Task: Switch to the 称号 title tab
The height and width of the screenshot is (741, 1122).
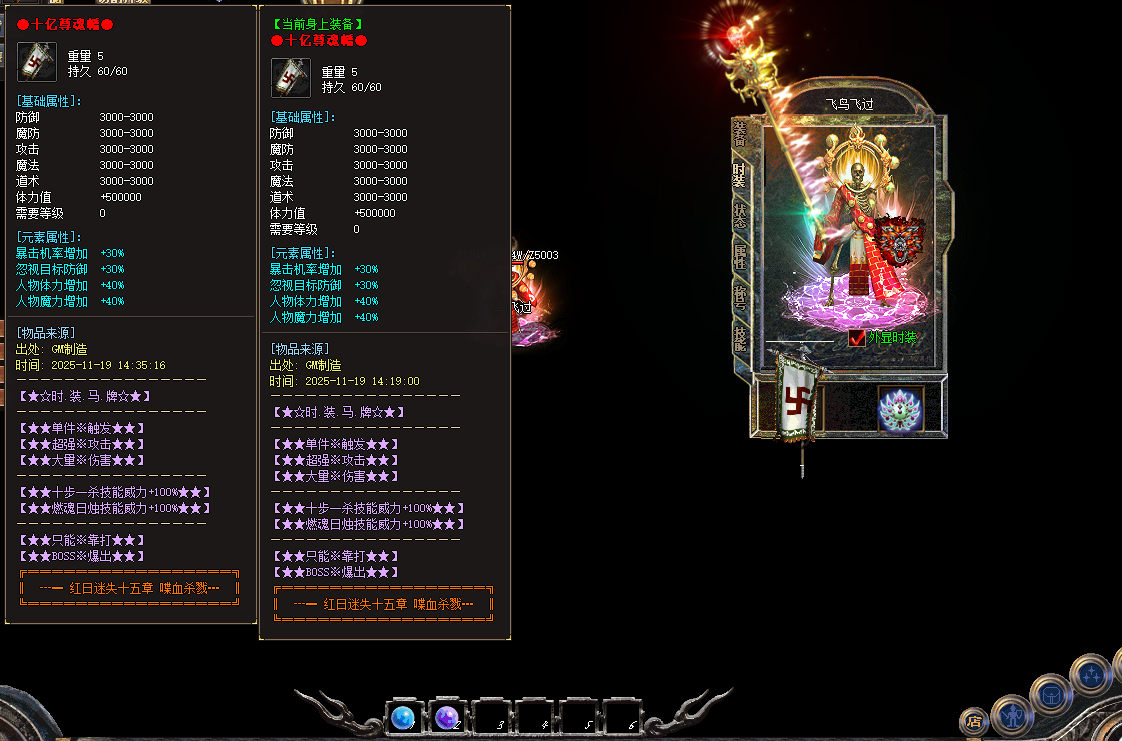Action: click(x=740, y=297)
